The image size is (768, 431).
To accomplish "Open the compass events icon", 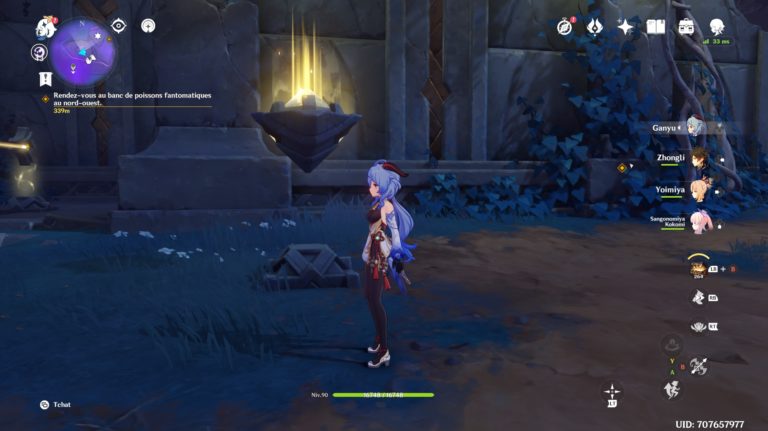I will click(565, 27).
